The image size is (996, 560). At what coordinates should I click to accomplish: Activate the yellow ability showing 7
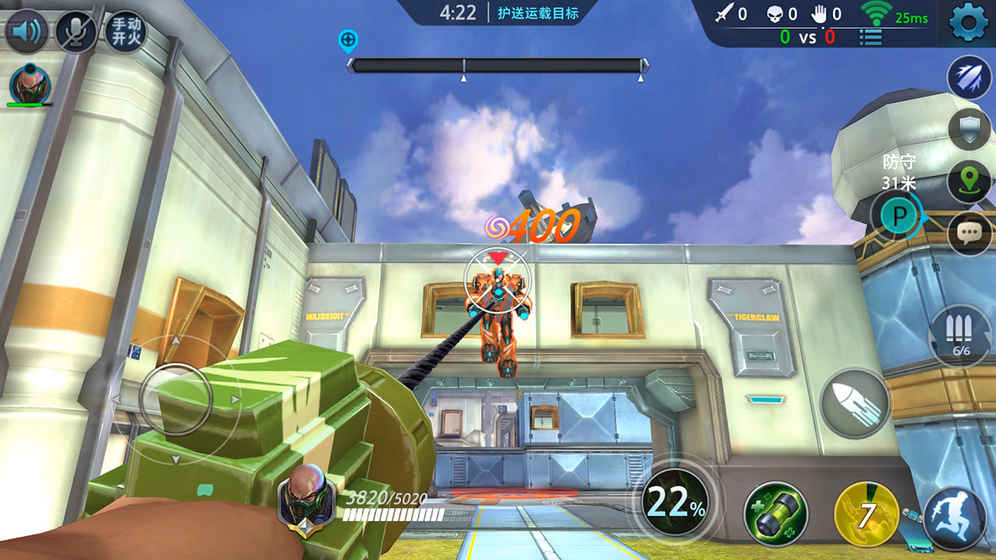point(866,514)
